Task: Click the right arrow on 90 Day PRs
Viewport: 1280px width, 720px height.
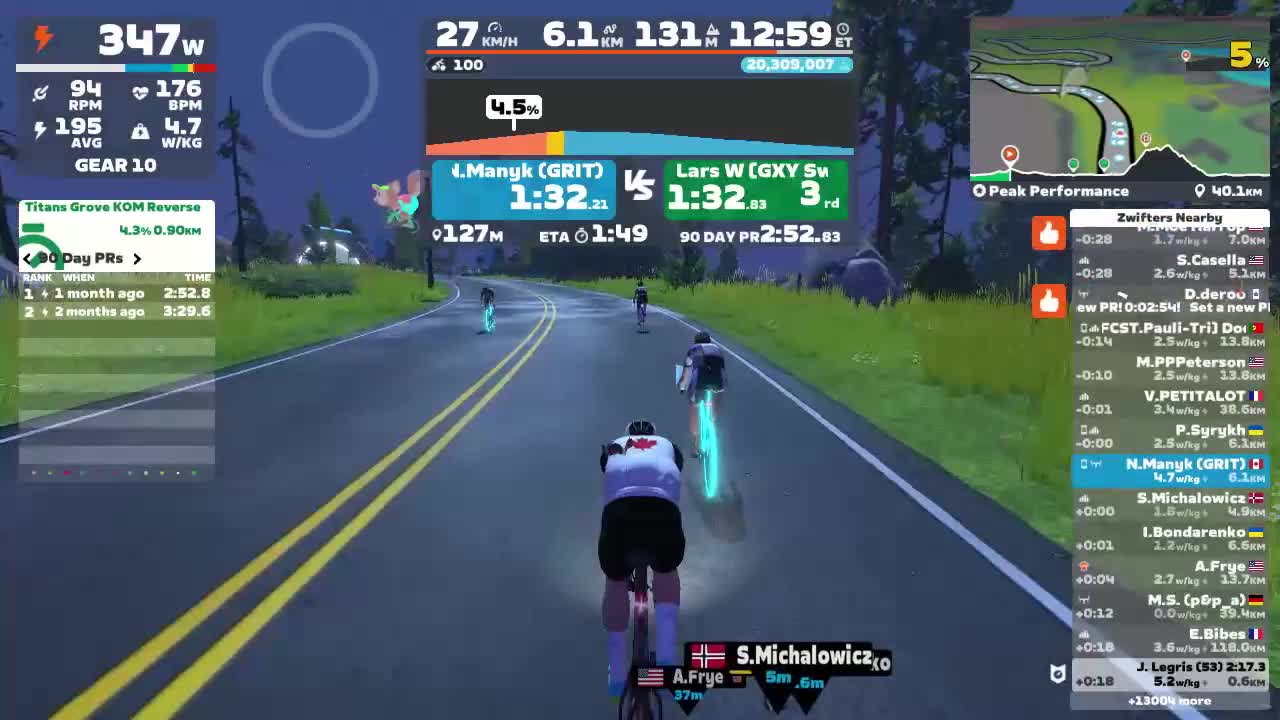Action: (x=138, y=258)
